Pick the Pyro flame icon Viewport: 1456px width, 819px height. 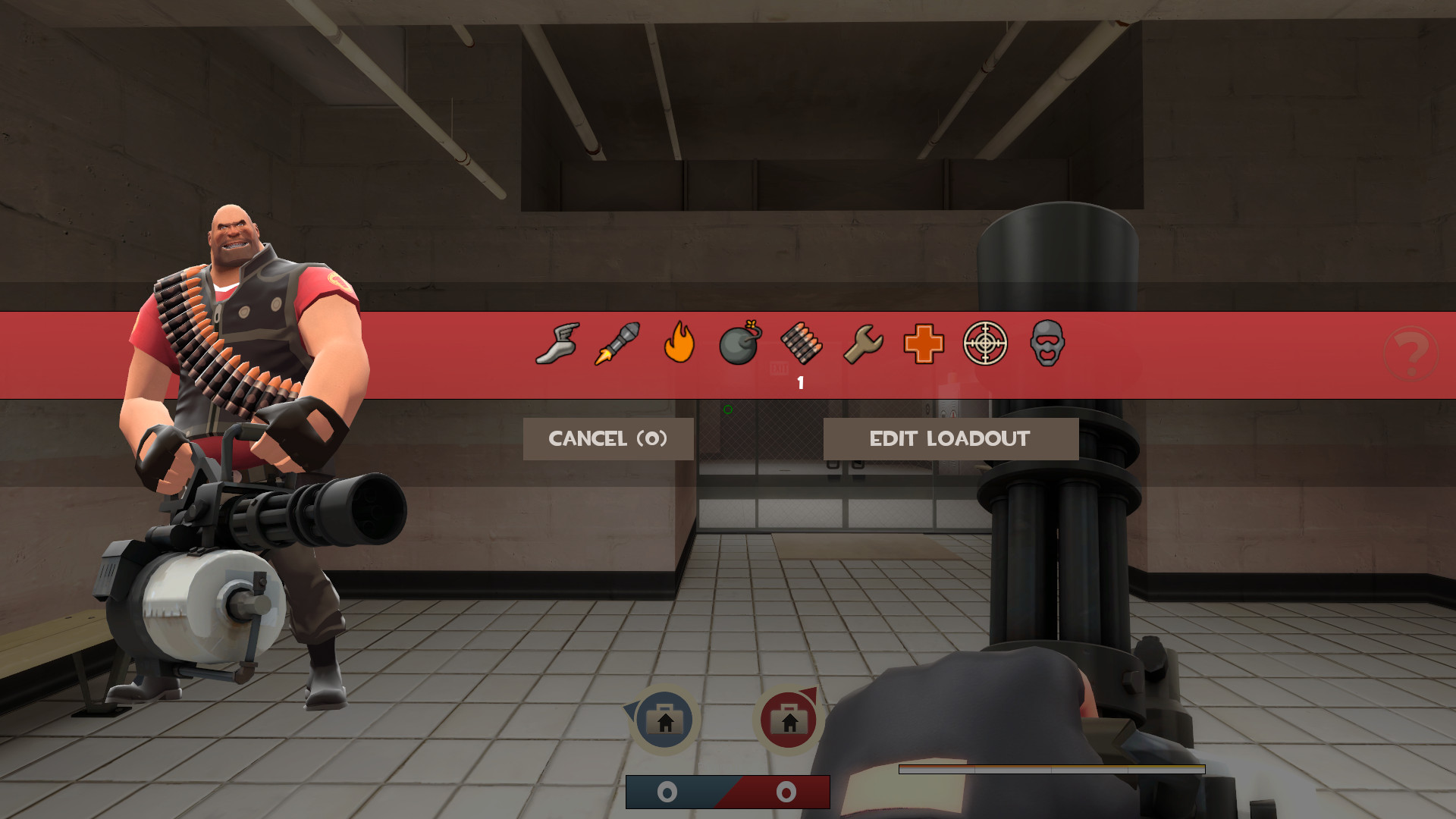tap(679, 344)
